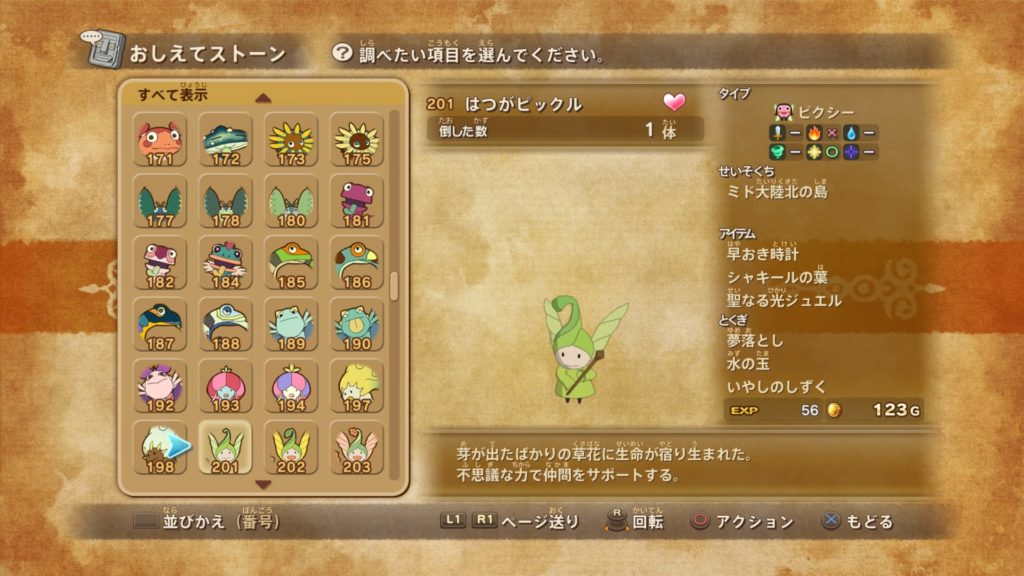Pick the pink flower creature numbered 193
Viewport: 1024px width, 576px height.
pos(225,385)
